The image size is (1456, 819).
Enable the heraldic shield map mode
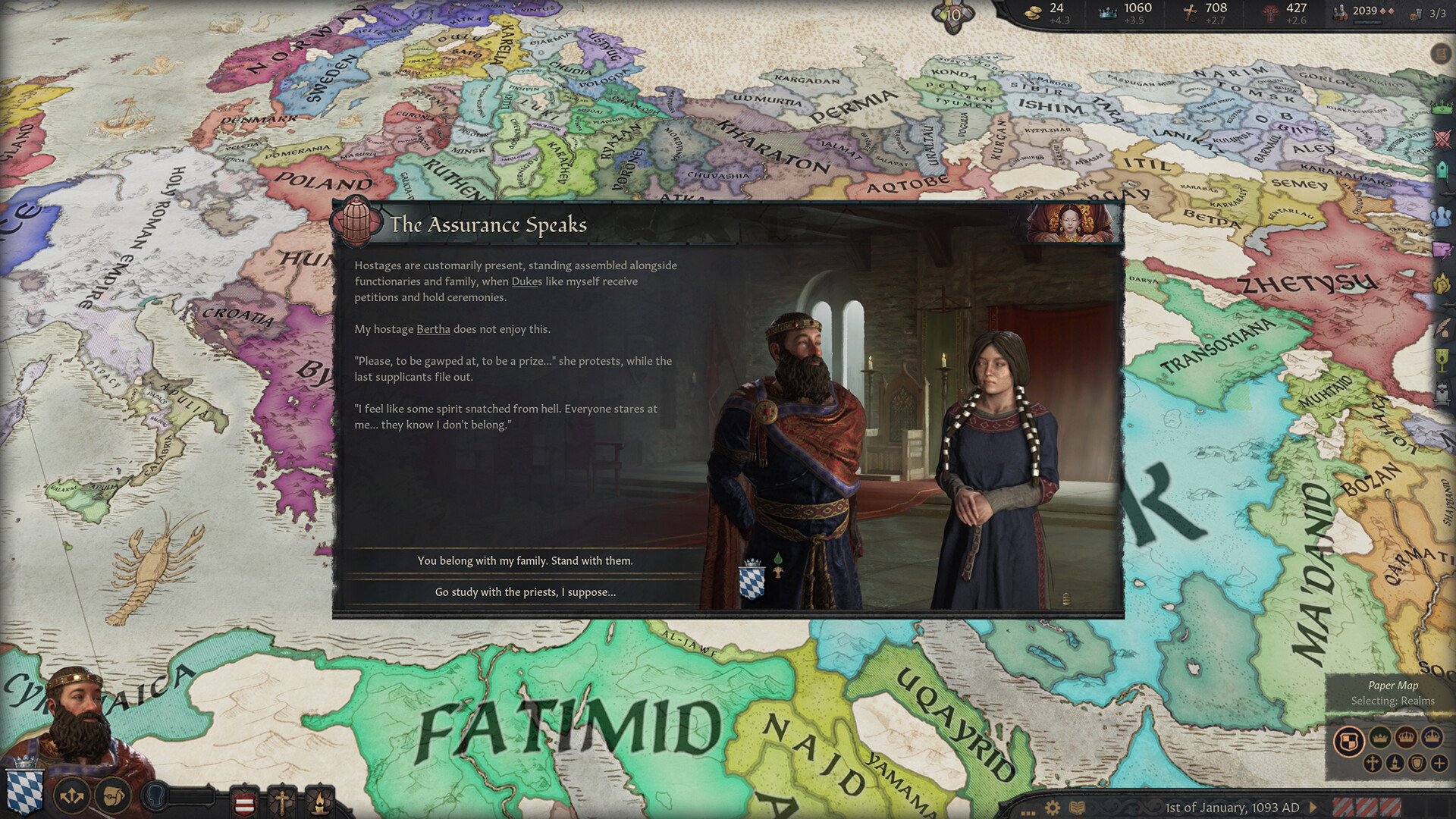(1417, 764)
